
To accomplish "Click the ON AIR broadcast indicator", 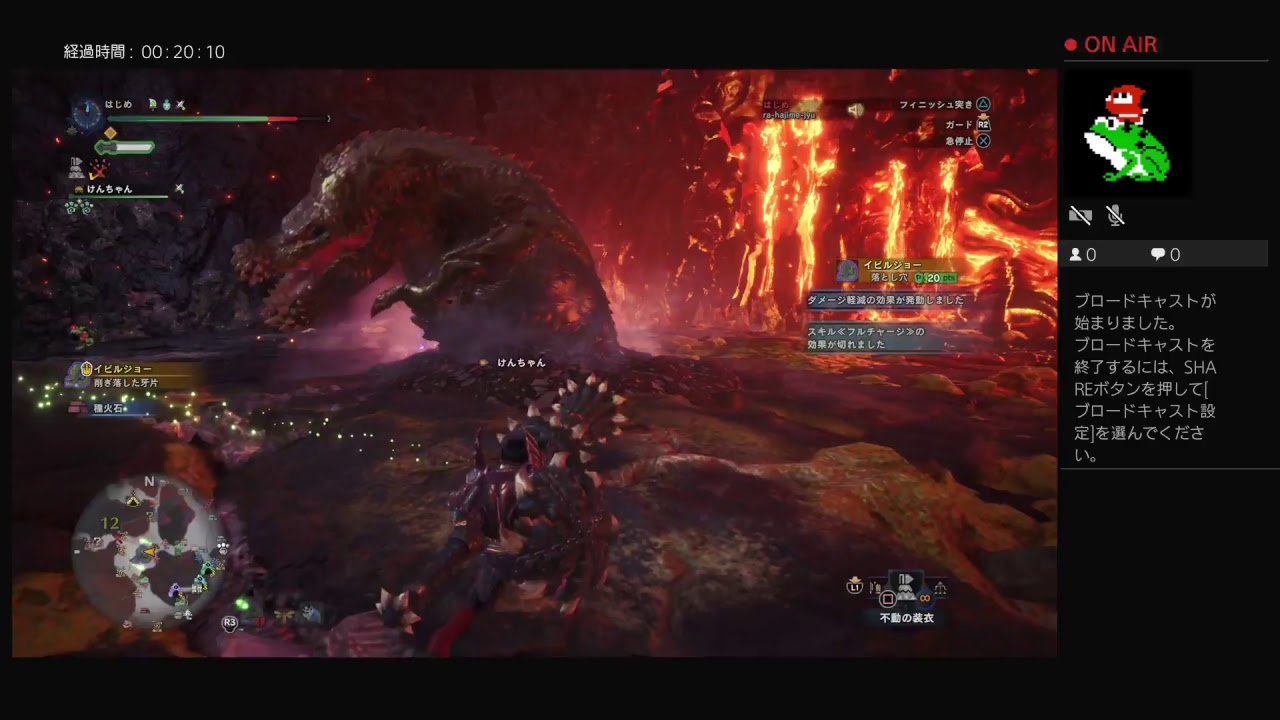I will click(1110, 45).
